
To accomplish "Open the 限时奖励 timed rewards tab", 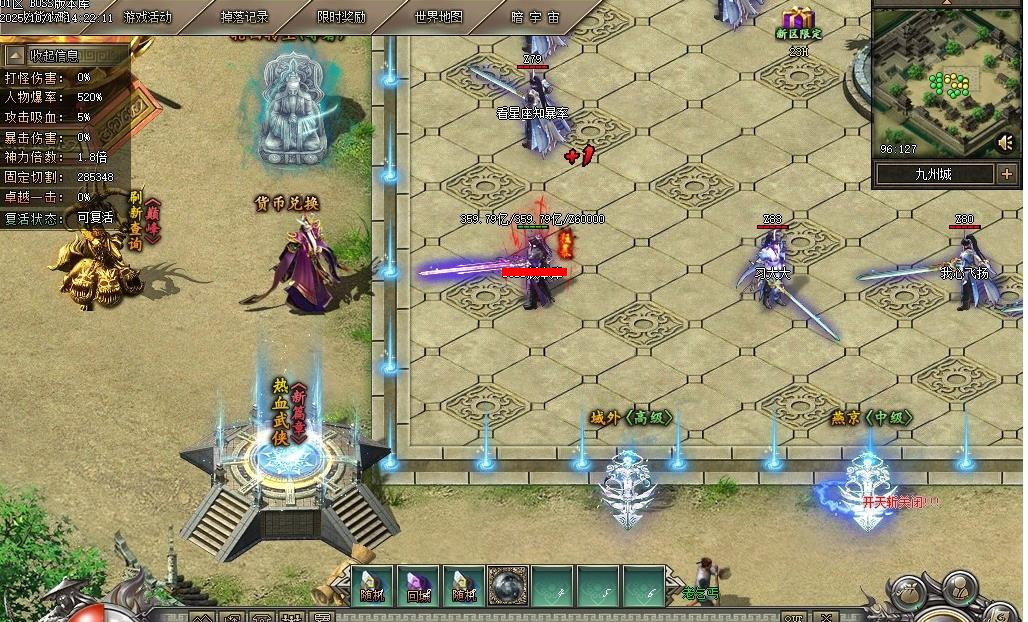I will coord(341,17).
